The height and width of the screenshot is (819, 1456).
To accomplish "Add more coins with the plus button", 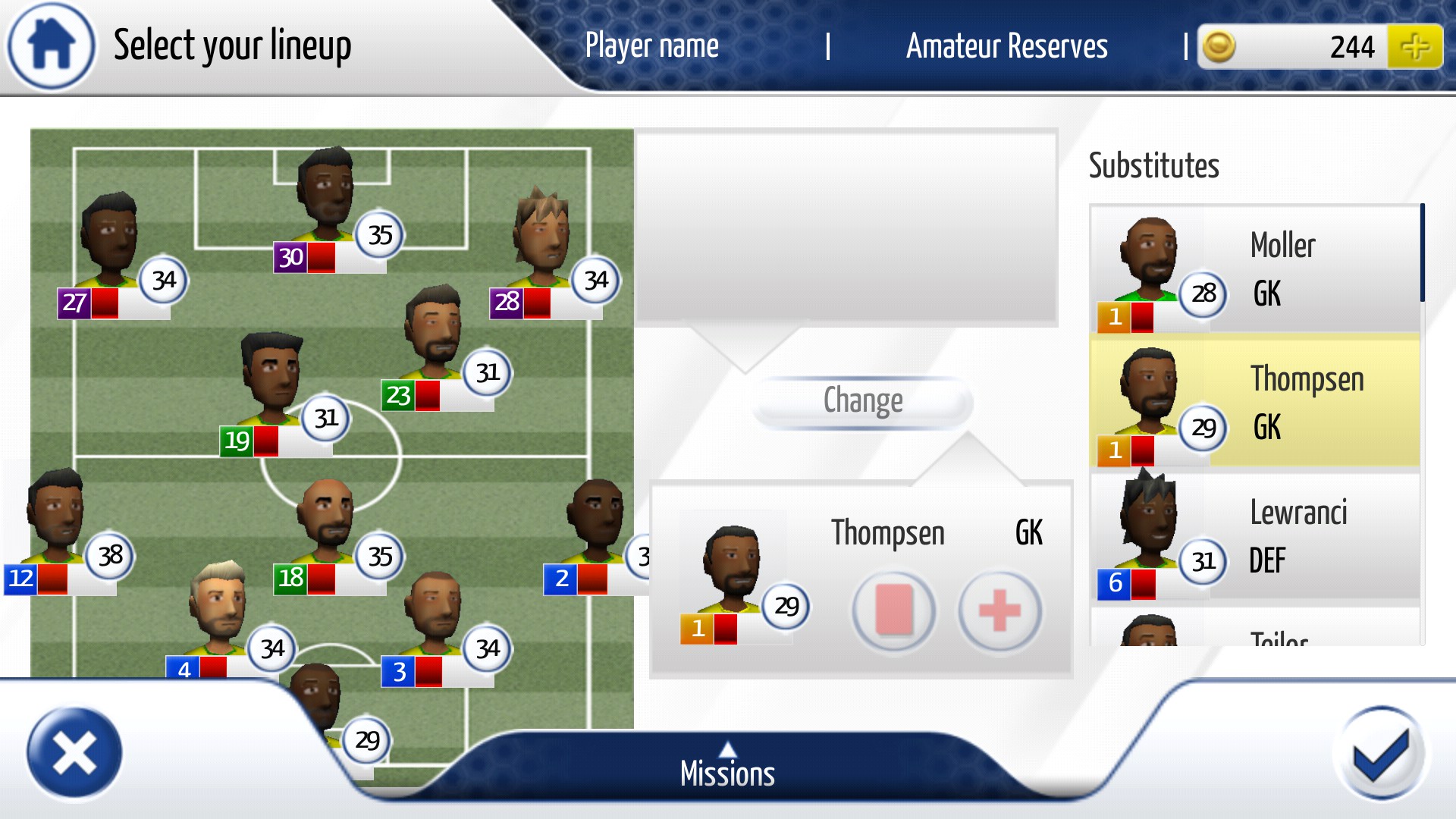I will [x=1414, y=47].
